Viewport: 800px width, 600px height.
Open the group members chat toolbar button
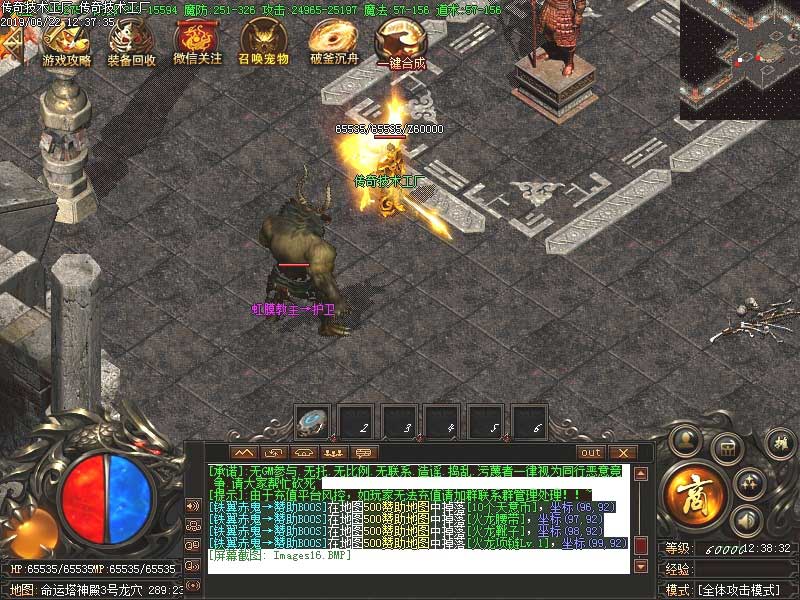(335, 453)
